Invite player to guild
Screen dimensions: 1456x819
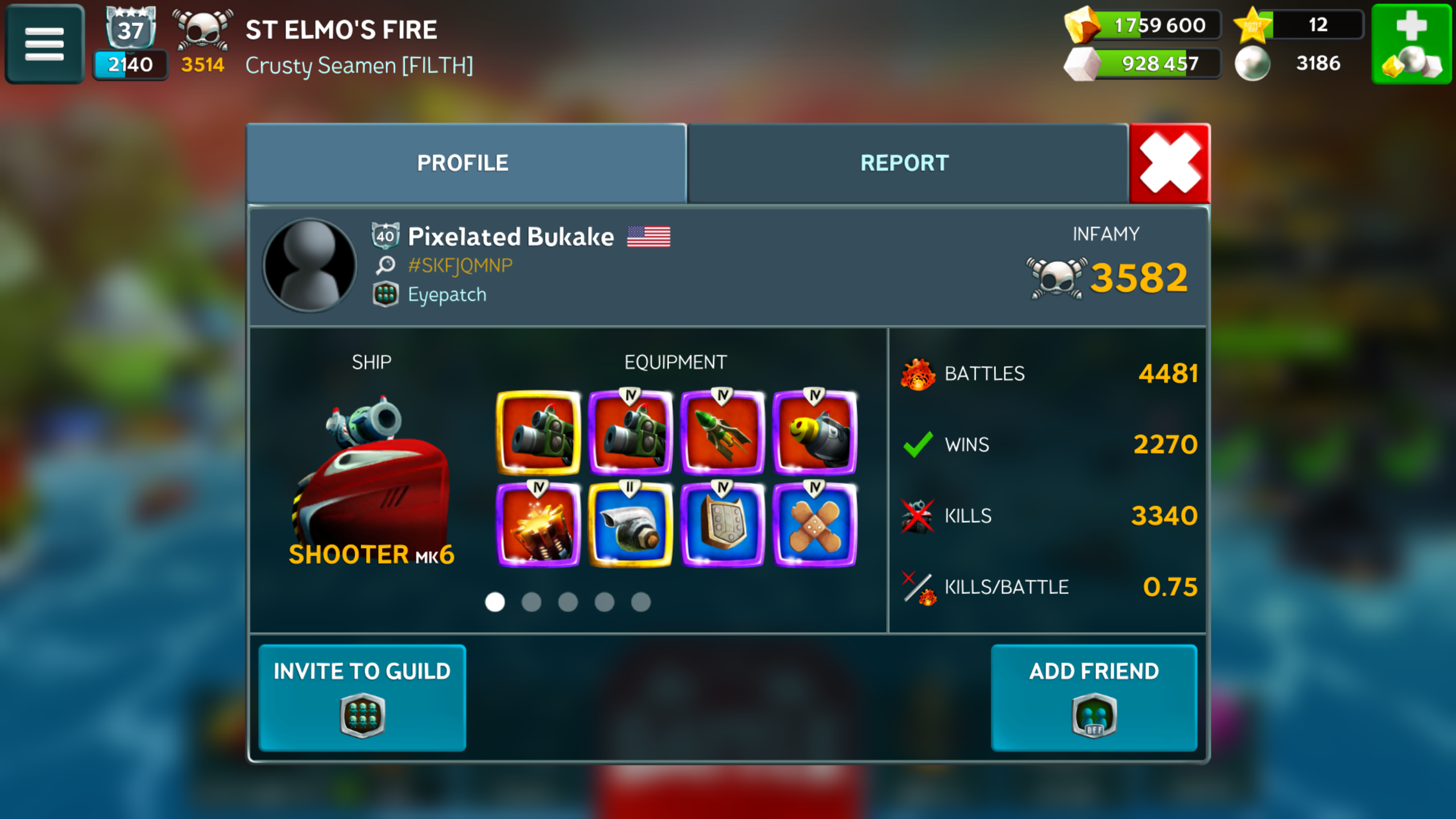click(362, 697)
